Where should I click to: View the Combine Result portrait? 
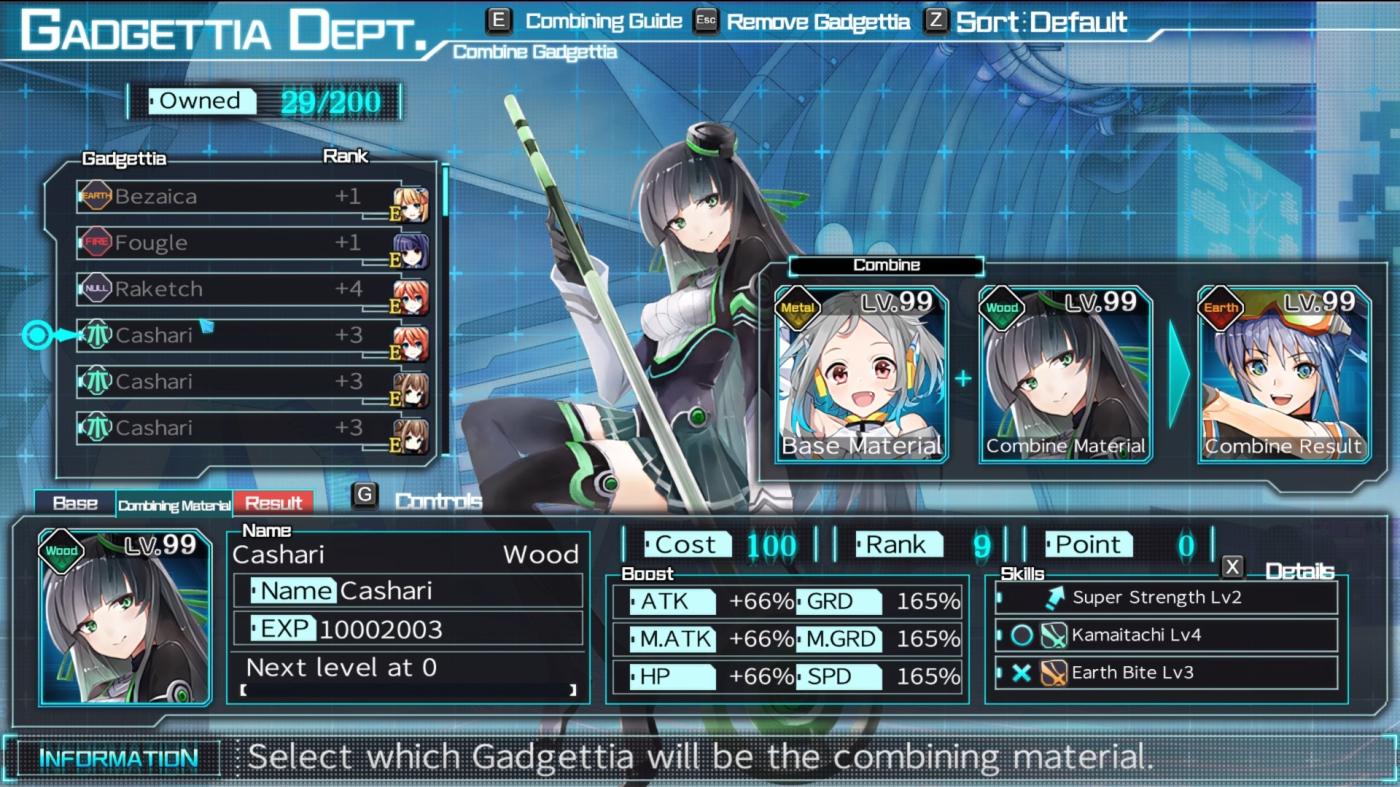tap(1284, 375)
